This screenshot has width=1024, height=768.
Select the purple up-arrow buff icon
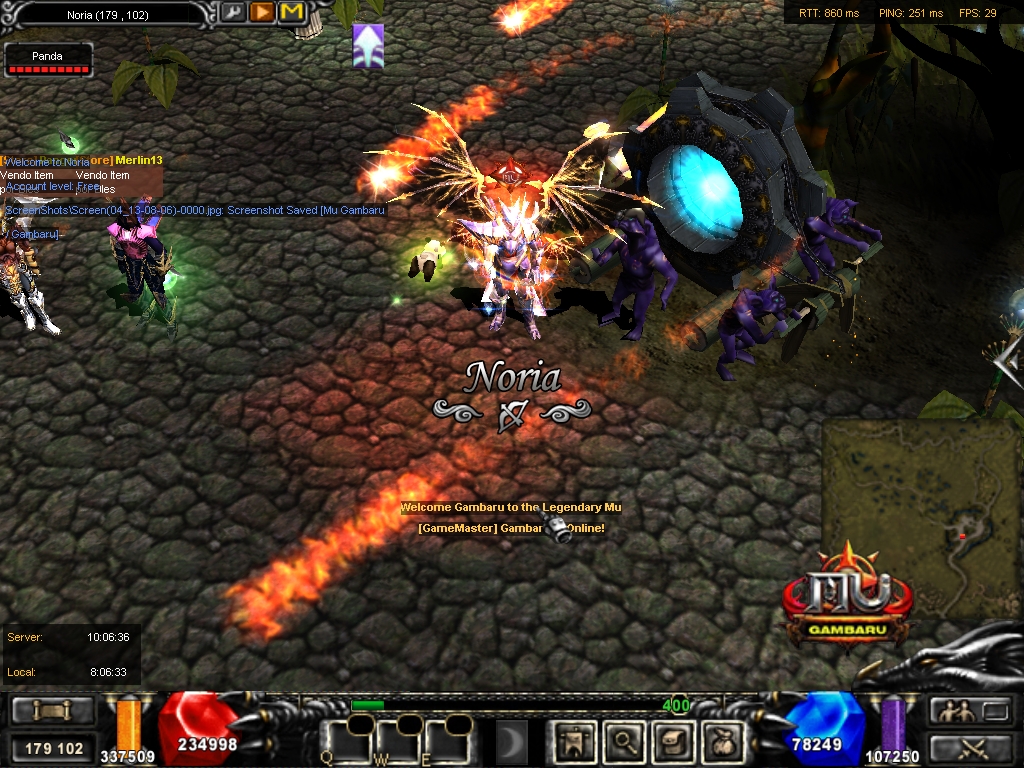coord(368,46)
